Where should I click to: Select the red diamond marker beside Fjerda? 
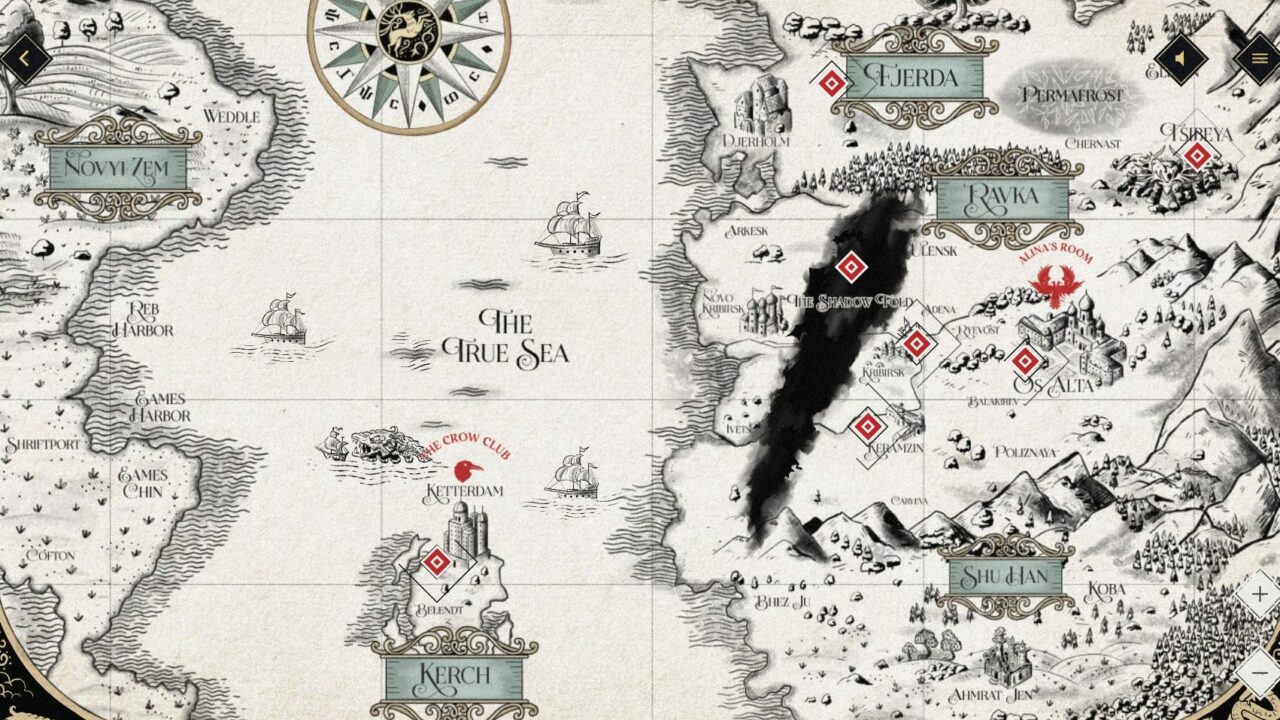(x=831, y=82)
